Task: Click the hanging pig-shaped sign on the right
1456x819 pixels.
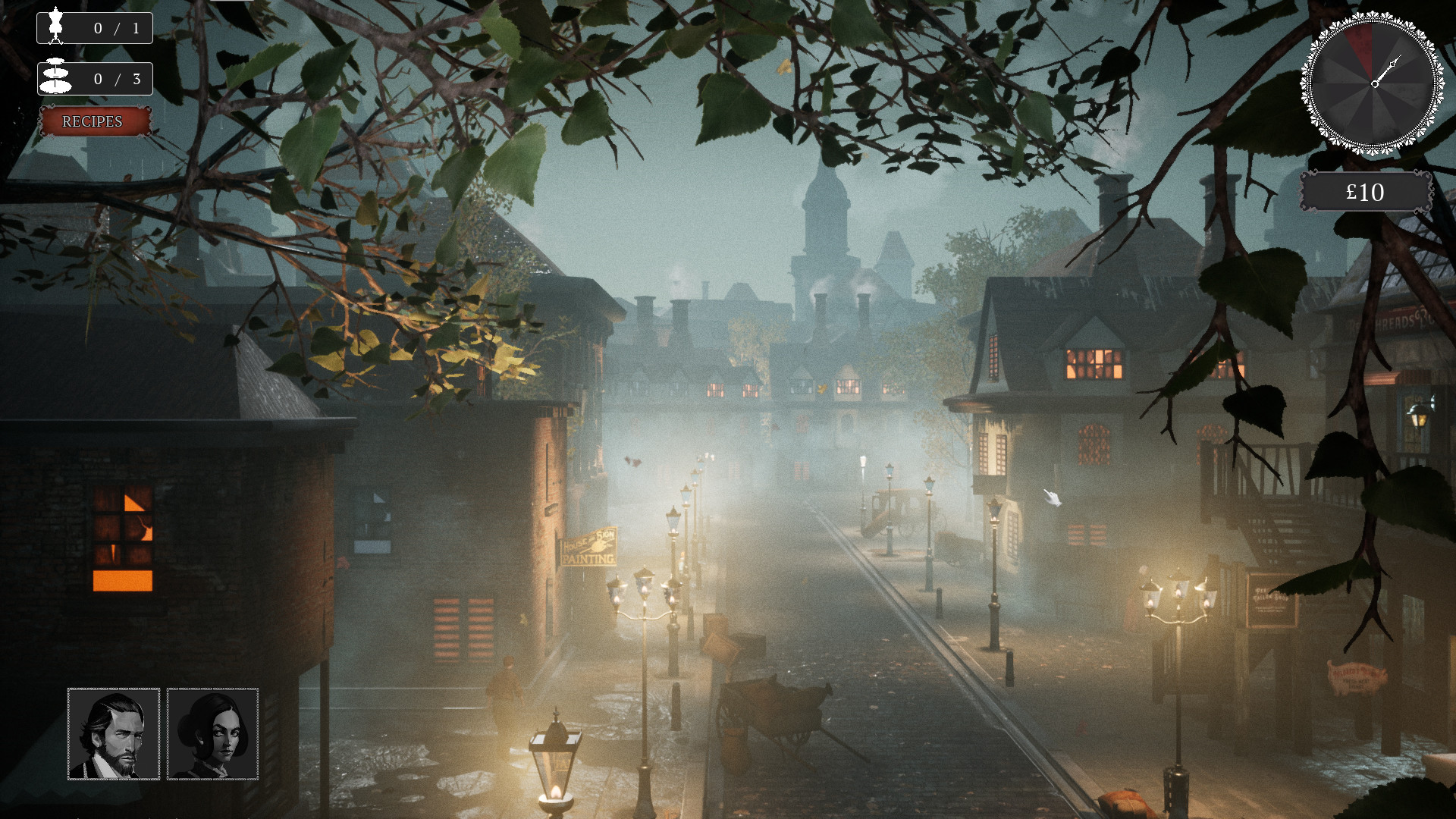Action: (1360, 677)
